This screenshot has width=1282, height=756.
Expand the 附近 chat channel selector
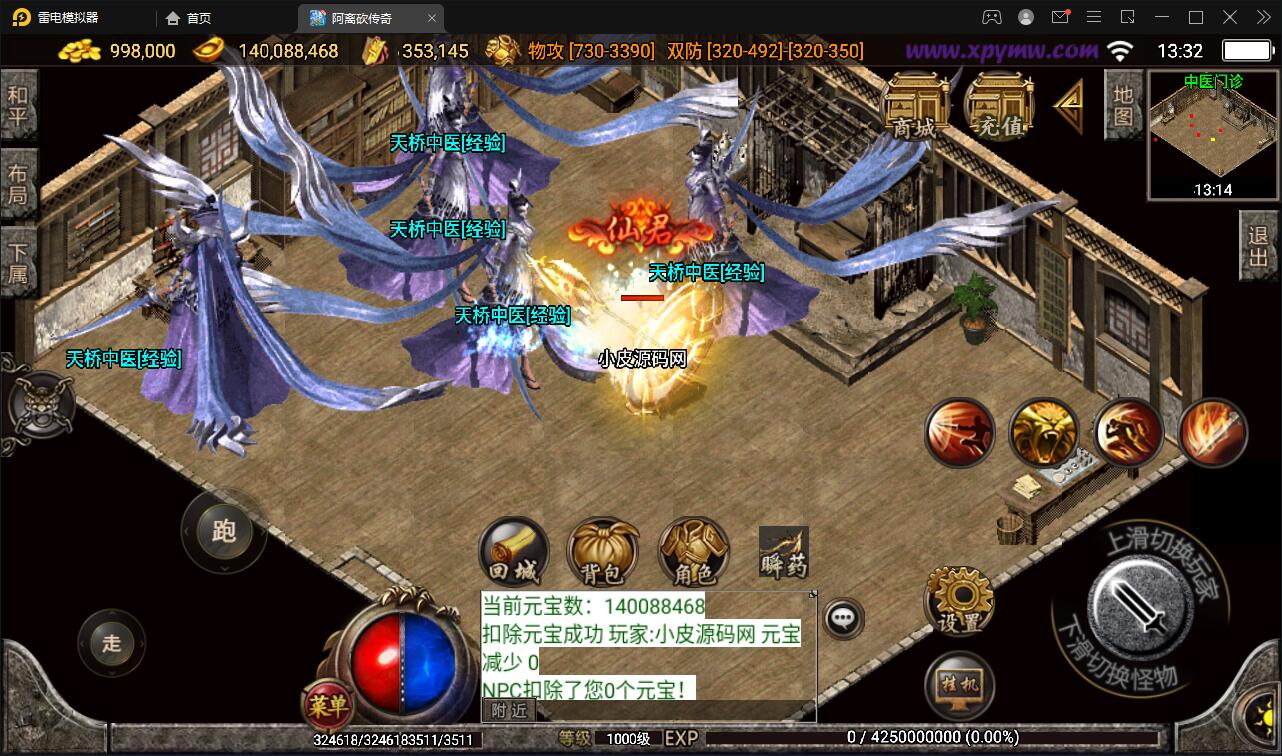click(508, 709)
